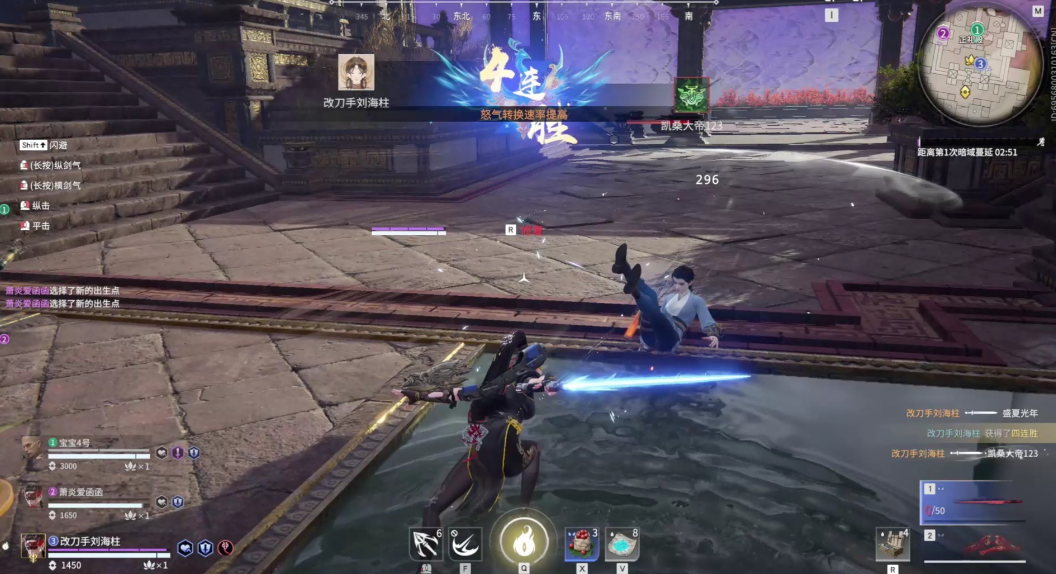Select the grappling hook item slot
1056x574 pixels.
point(426,543)
